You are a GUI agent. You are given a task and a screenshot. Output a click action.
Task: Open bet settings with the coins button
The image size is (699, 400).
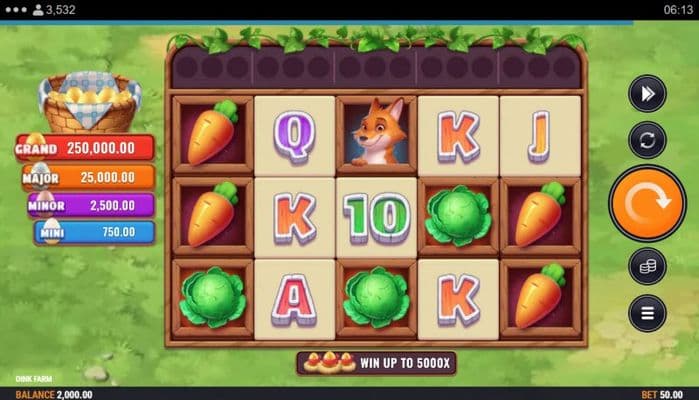click(647, 266)
